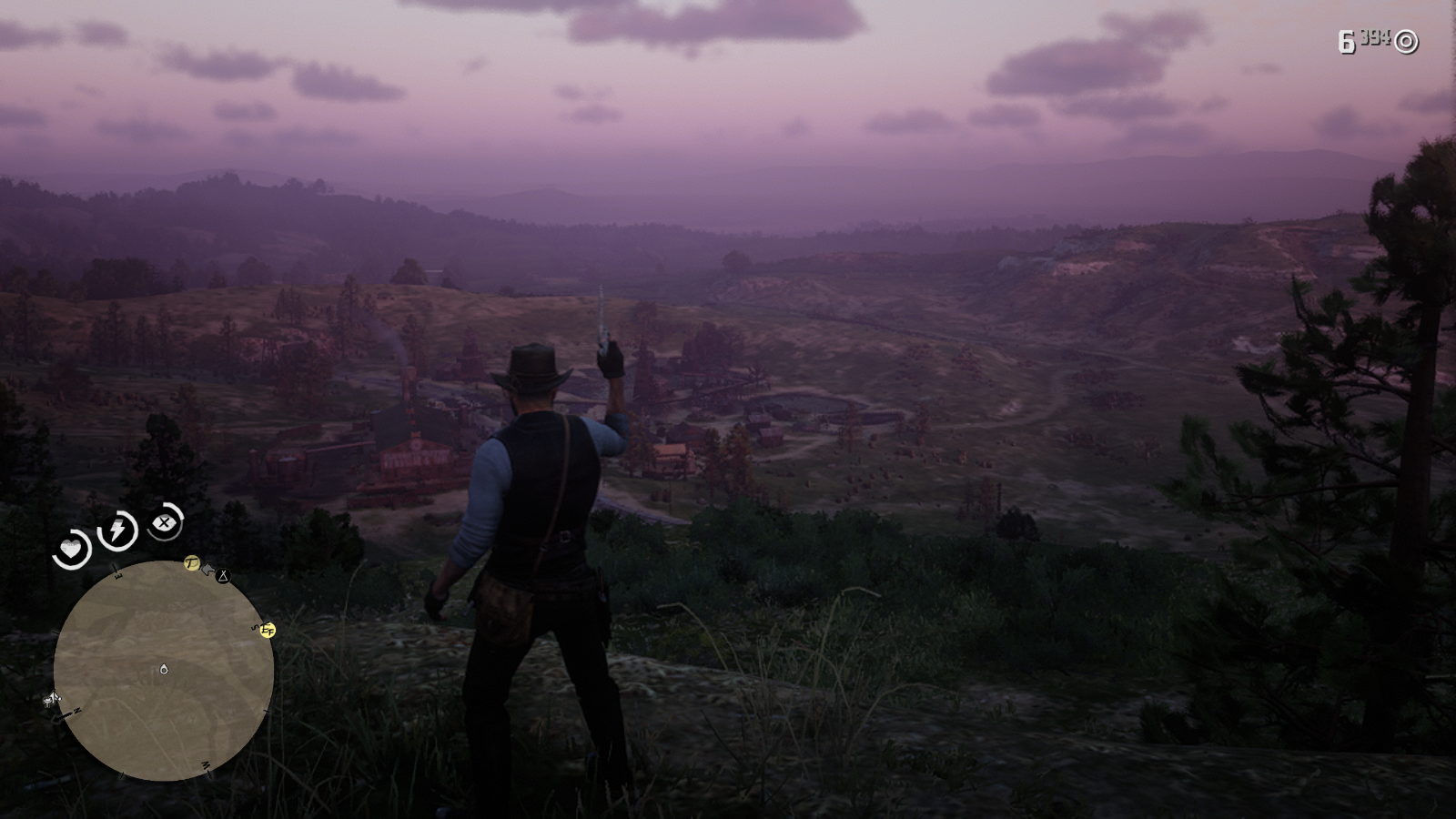Click the player position arrow on minimap
Viewport: 1456px width, 819px height.
coord(164,670)
